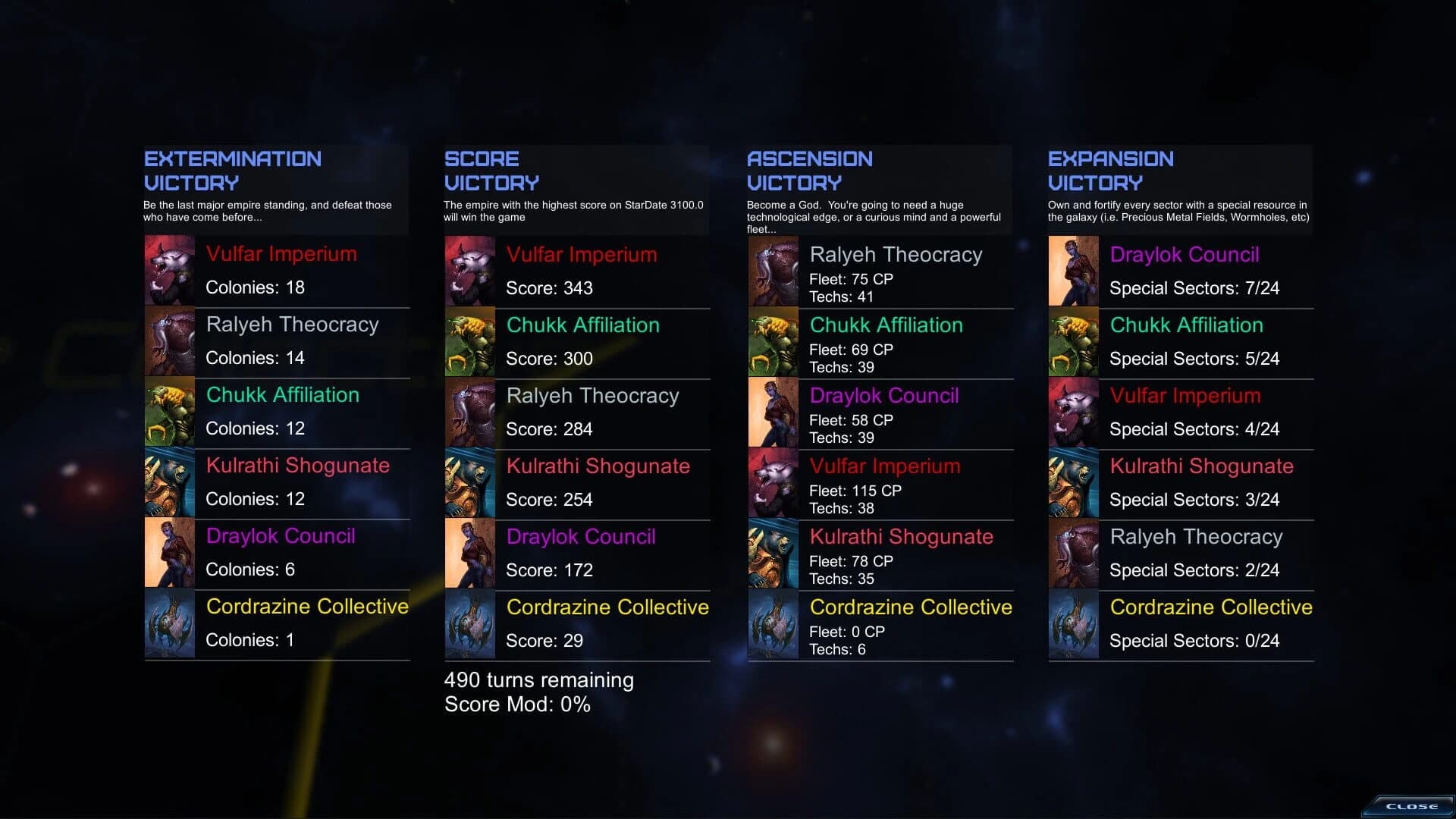Viewport: 1456px width, 819px height.
Task: Select the Chukk Affiliation portrait in Ascension column
Action: click(773, 341)
